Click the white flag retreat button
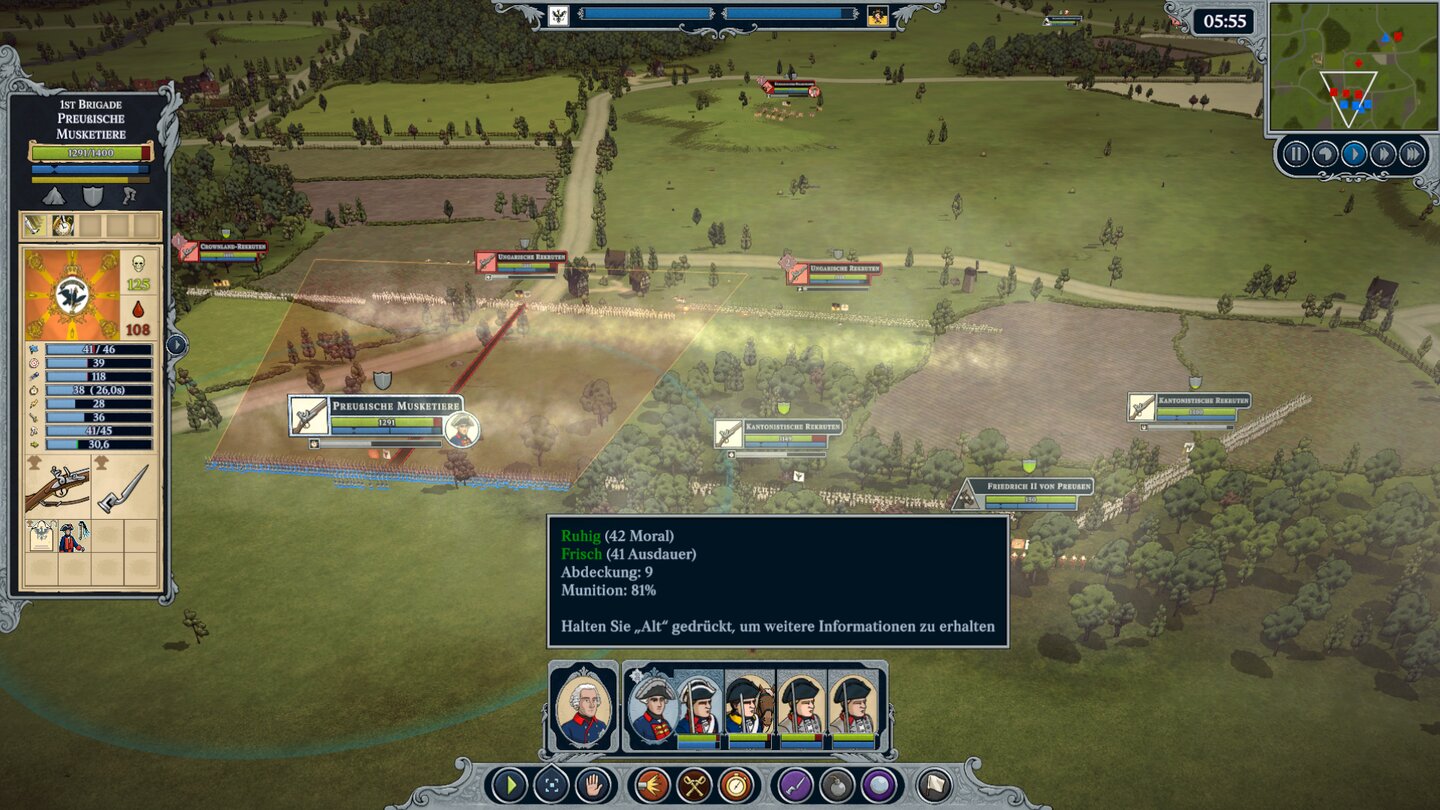The image size is (1440, 810). pyautogui.click(x=933, y=785)
